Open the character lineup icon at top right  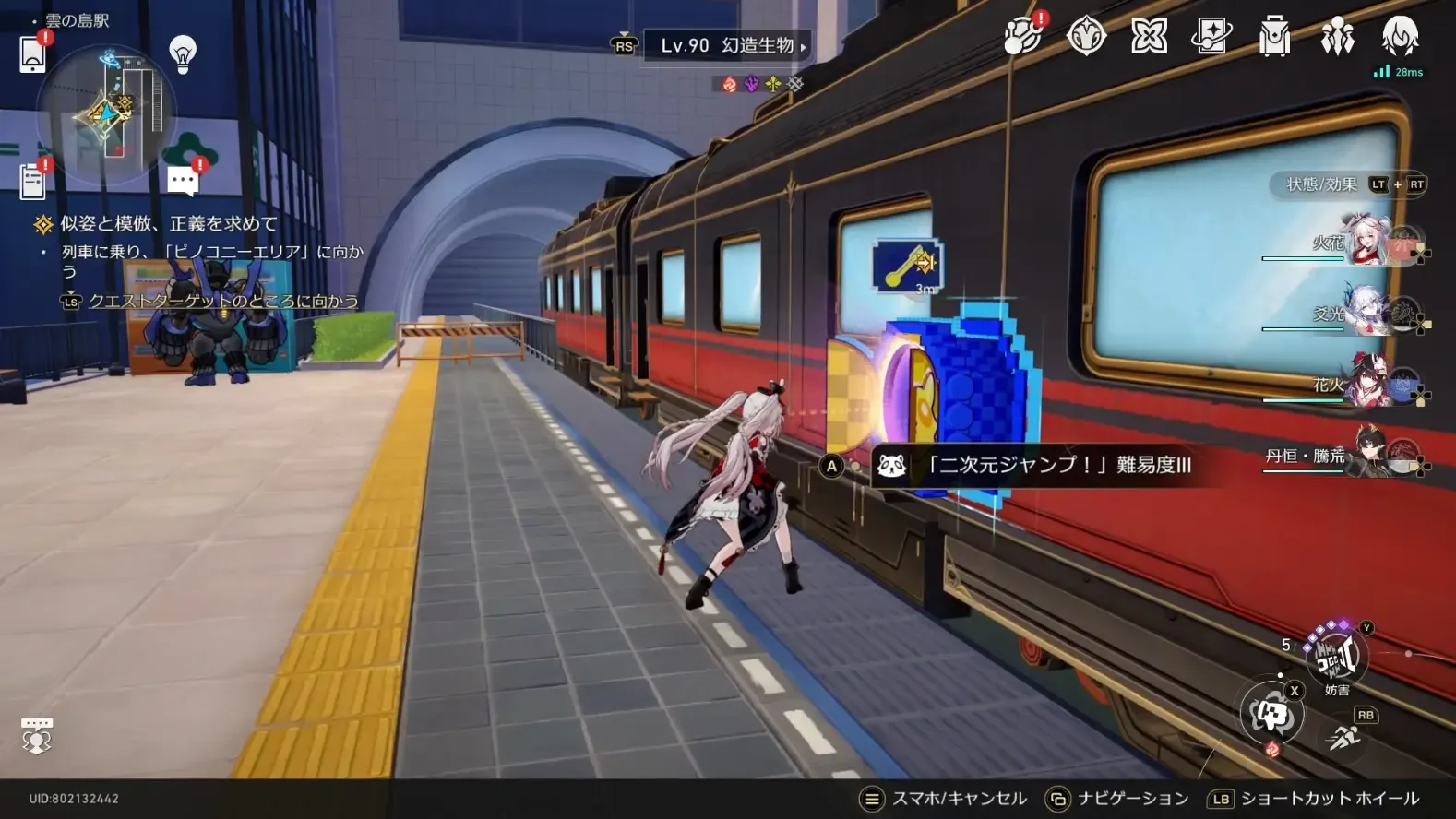coord(1337,37)
